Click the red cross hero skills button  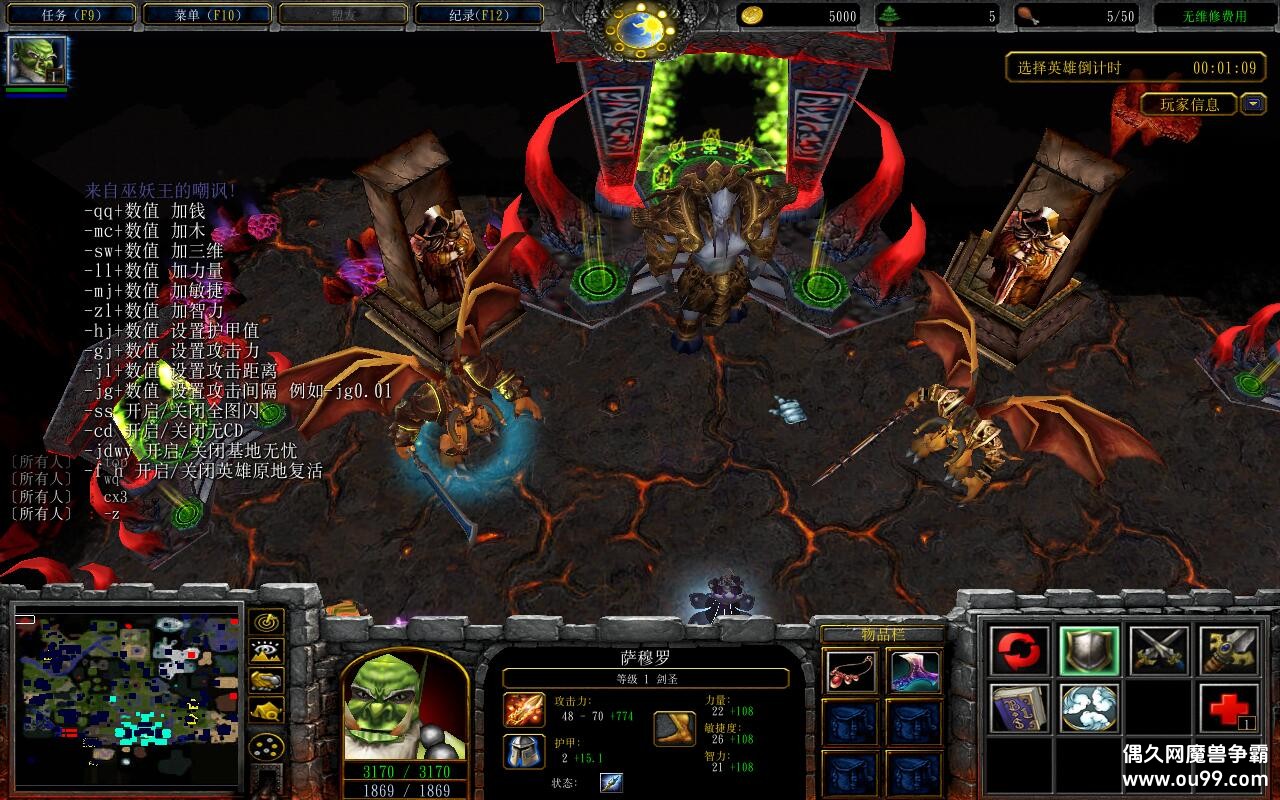pyautogui.click(x=1228, y=708)
